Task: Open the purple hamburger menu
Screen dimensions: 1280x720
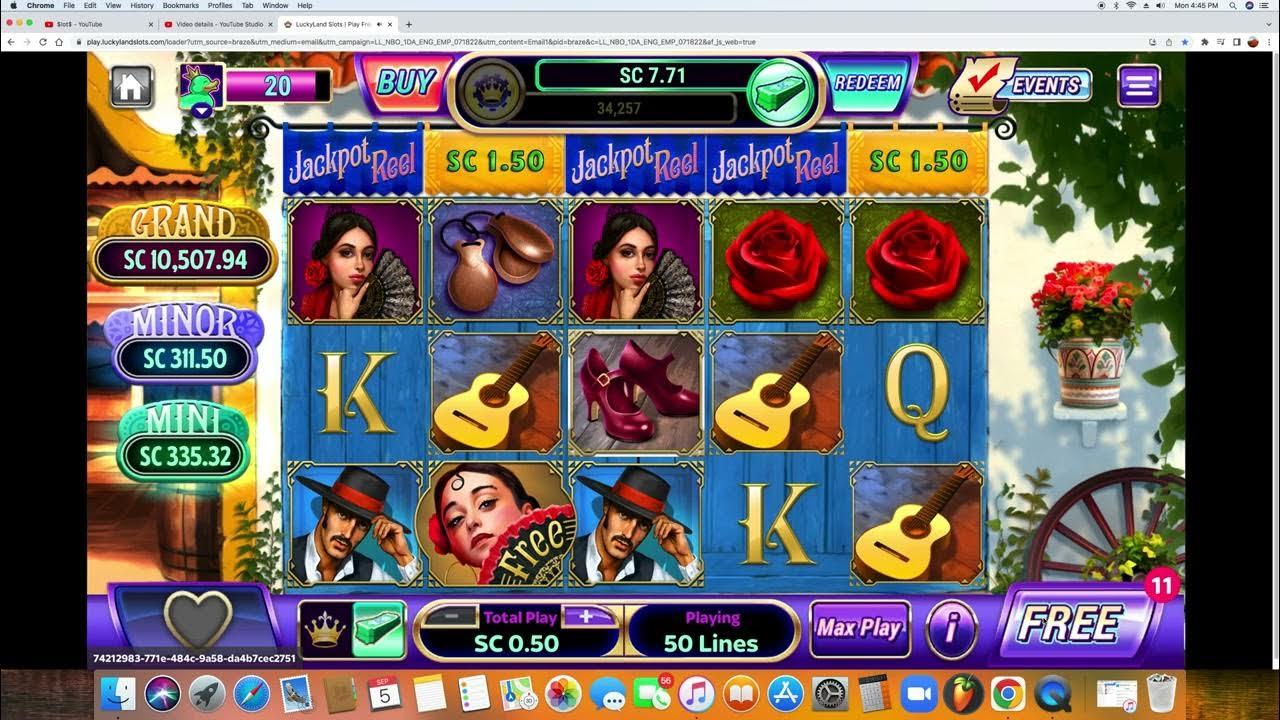Action: pyautogui.click(x=1139, y=86)
